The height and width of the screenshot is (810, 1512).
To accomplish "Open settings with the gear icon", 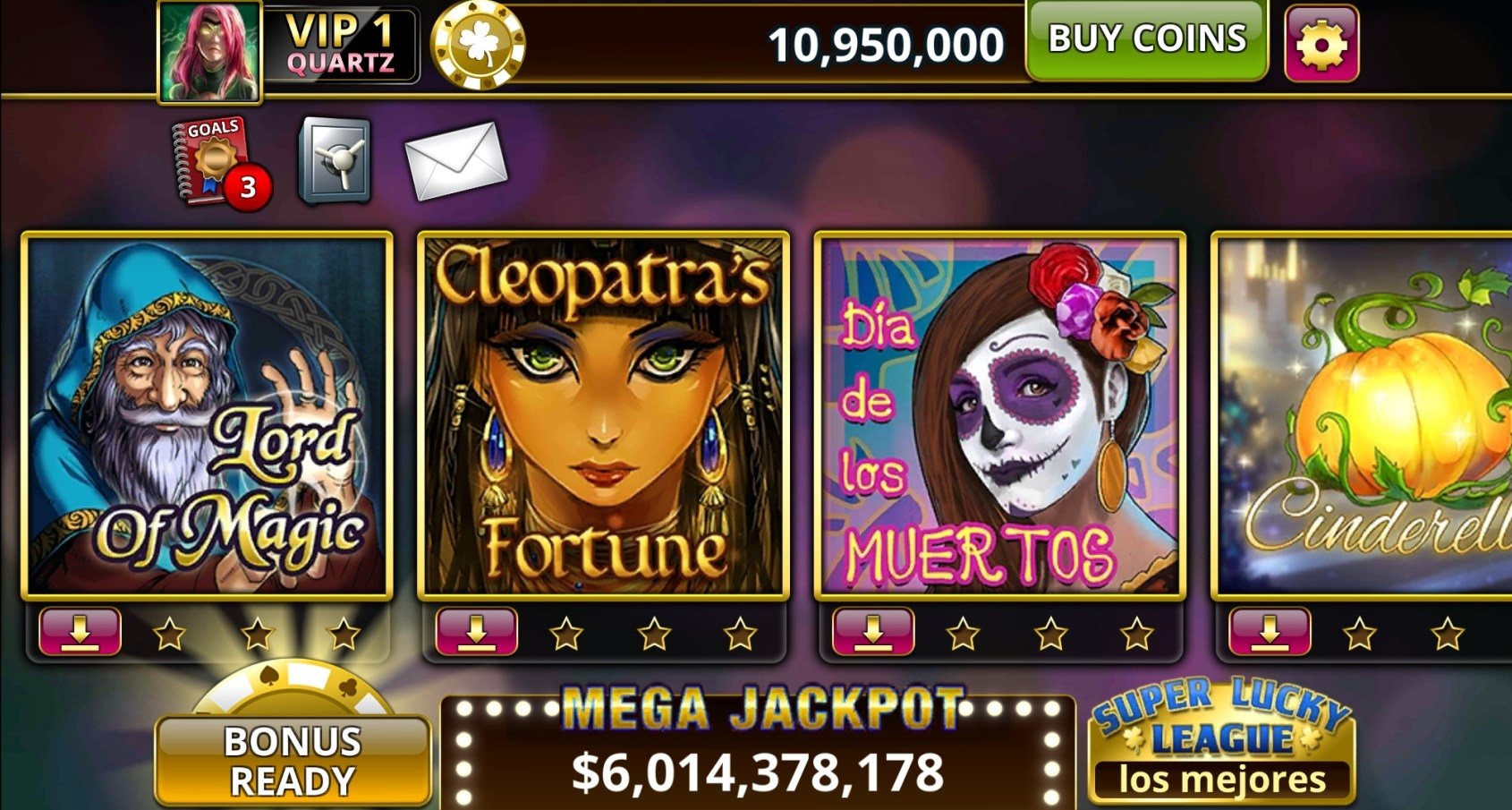I will [1321, 43].
